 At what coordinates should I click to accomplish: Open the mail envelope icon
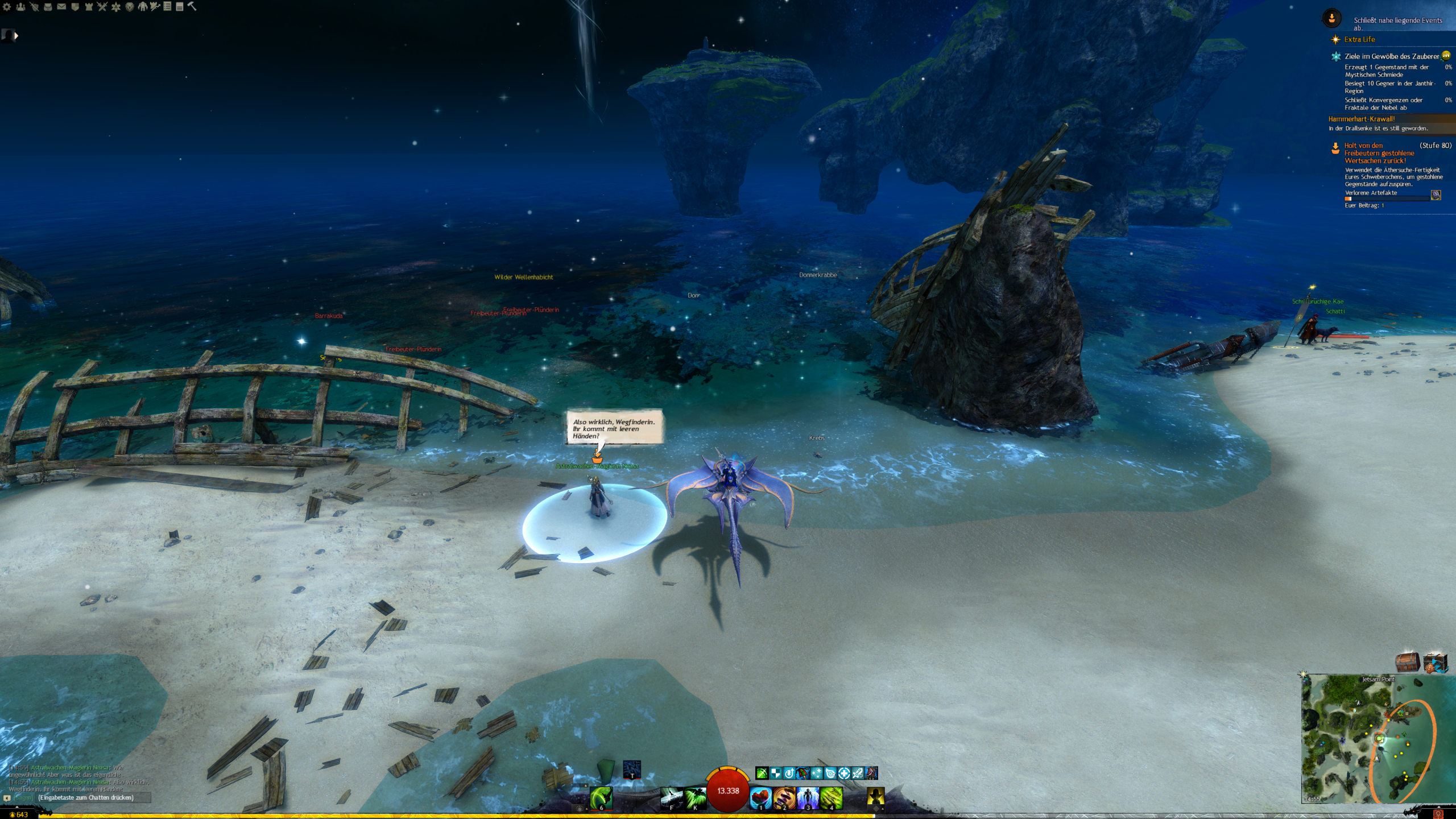tap(61, 7)
